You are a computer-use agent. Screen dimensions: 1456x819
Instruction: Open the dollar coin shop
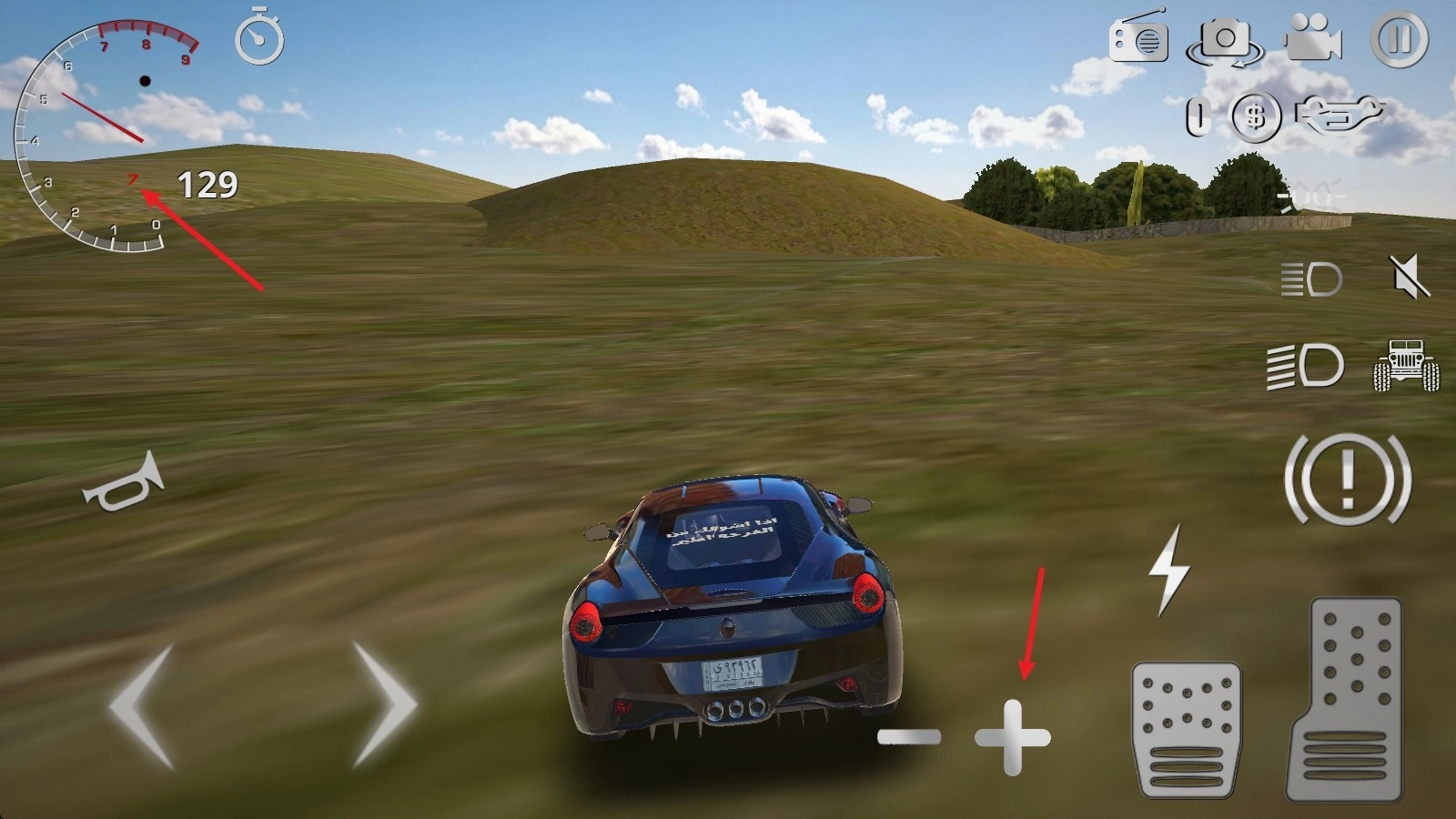pos(1256,116)
